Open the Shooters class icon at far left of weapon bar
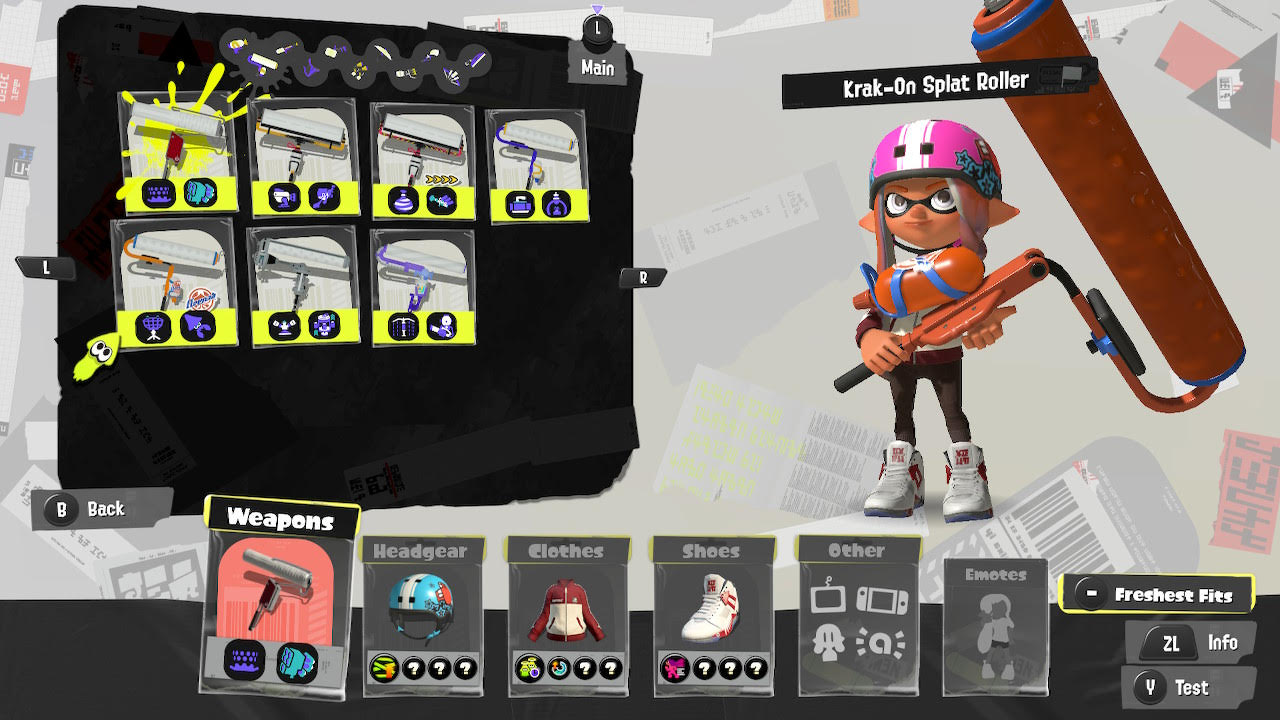The height and width of the screenshot is (720, 1280). 237,43
